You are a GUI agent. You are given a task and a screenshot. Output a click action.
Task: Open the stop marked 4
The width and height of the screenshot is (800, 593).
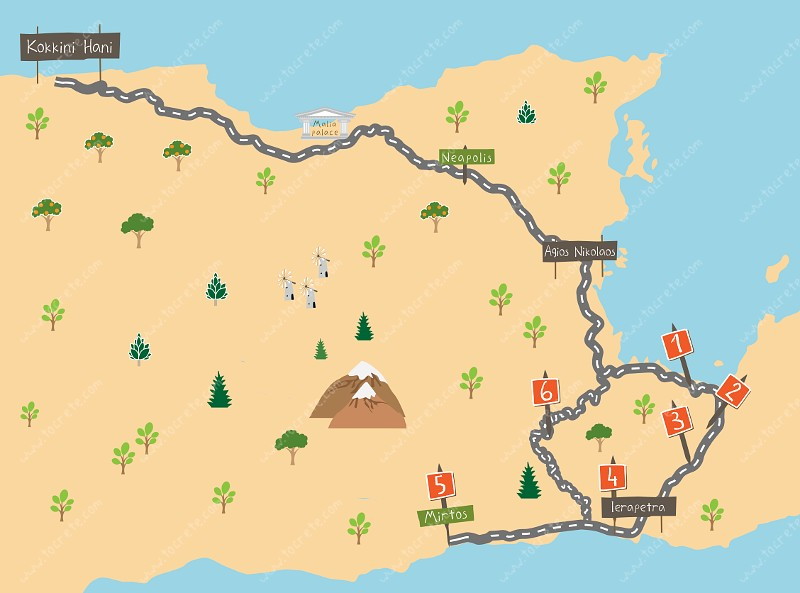(612, 477)
